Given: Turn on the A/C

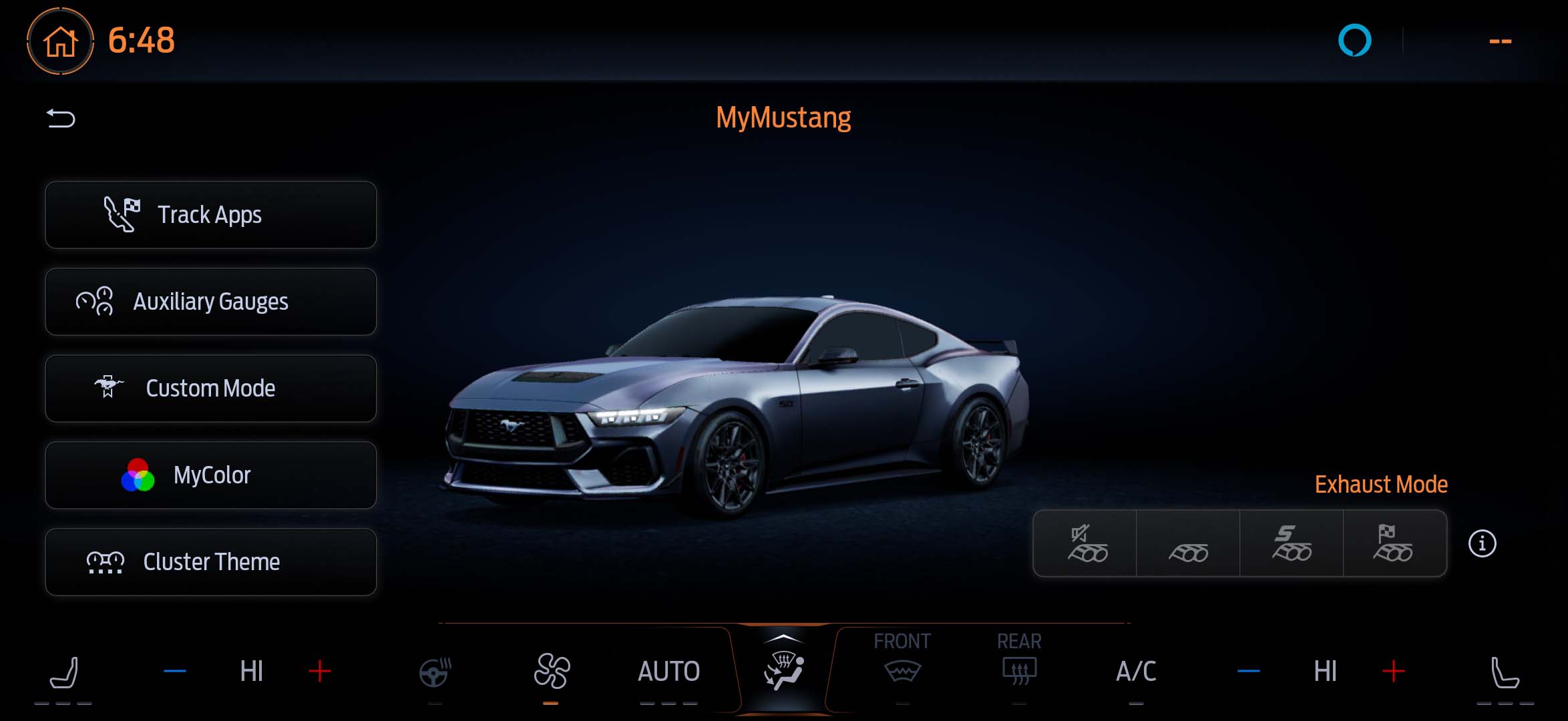Looking at the screenshot, I should (x=1136, y=672).
